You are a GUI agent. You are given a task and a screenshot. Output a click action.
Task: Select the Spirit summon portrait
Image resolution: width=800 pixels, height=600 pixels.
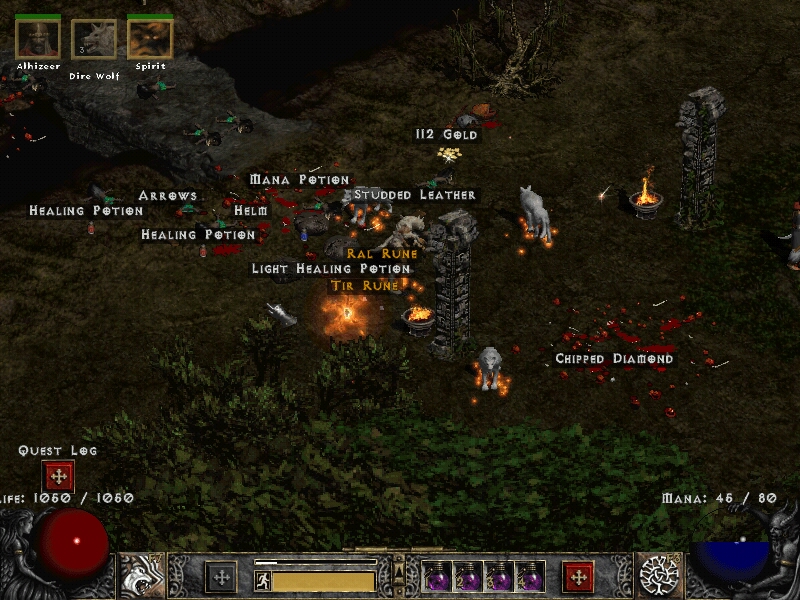click(150, 39)
